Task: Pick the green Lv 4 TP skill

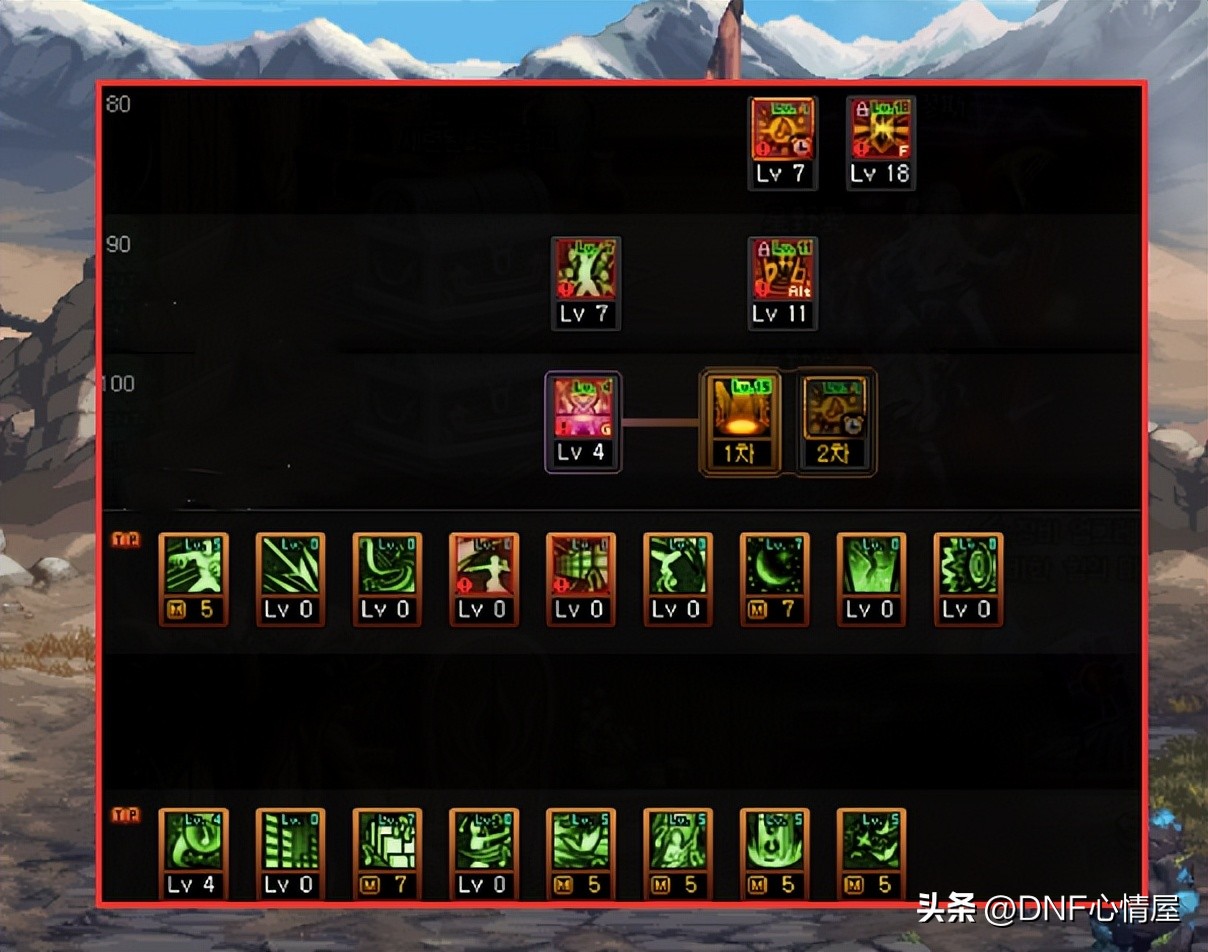Action: point(193,842)
